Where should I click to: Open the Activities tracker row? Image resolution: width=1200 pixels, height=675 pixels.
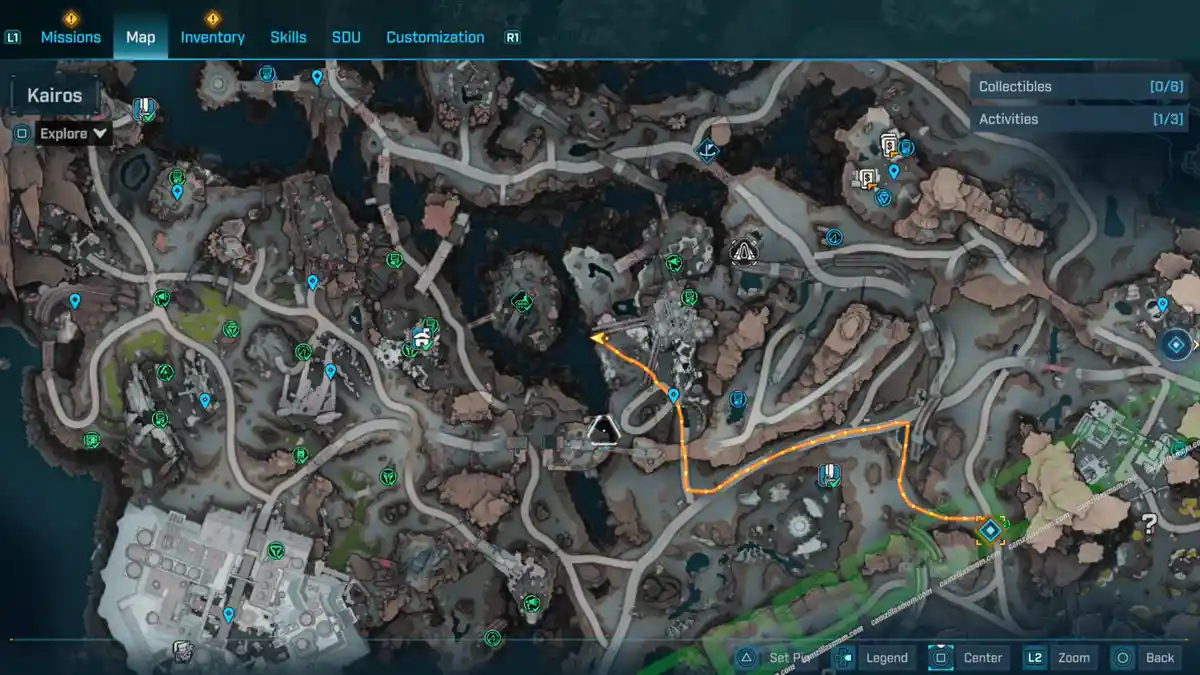pyautogui.click(x=1080, y=119)
